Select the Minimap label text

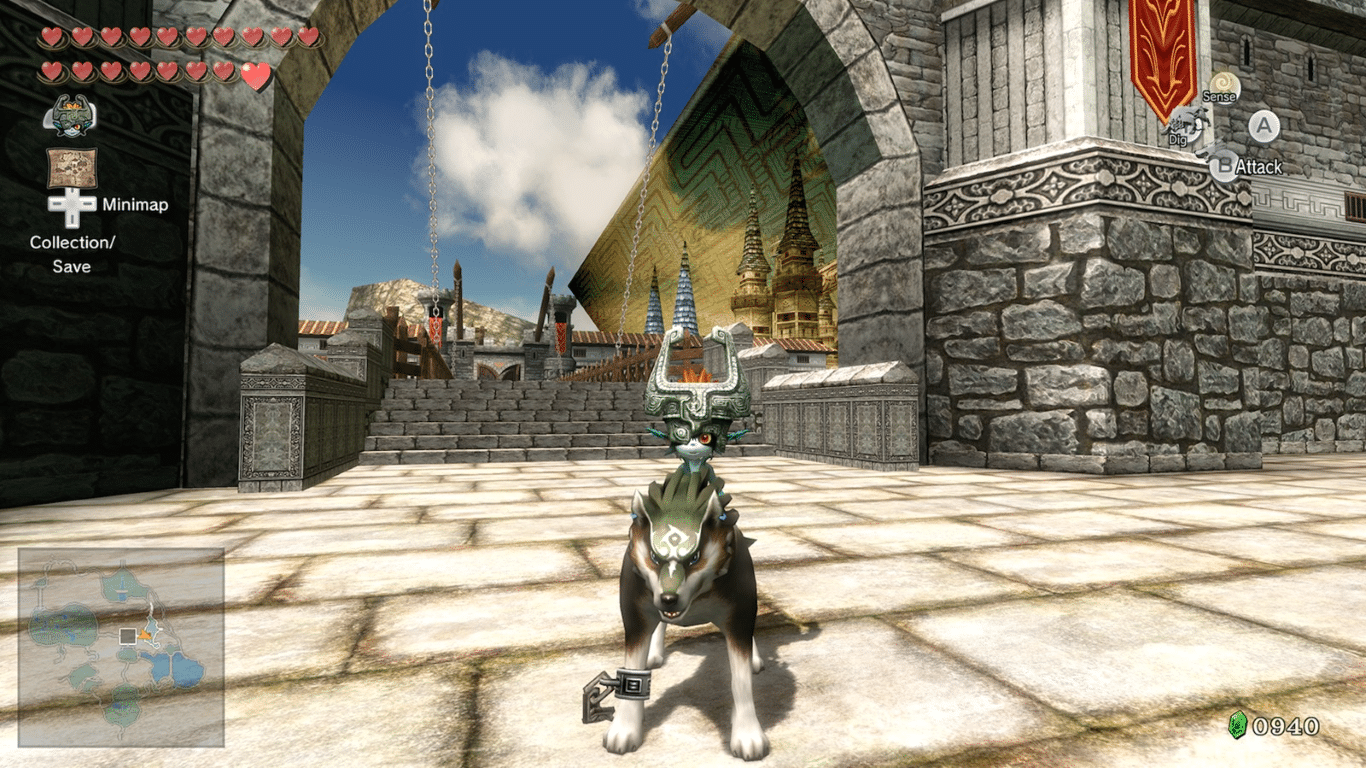pos(136,204)
